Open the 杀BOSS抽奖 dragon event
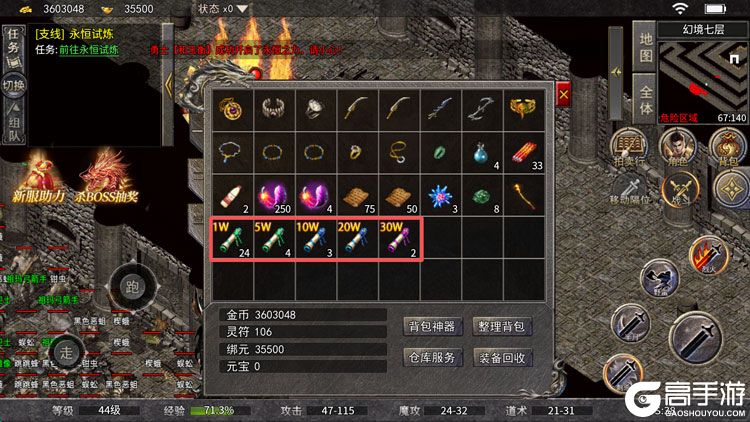The width and height of the screenshot is (750, 422). (x=107, y=177)
